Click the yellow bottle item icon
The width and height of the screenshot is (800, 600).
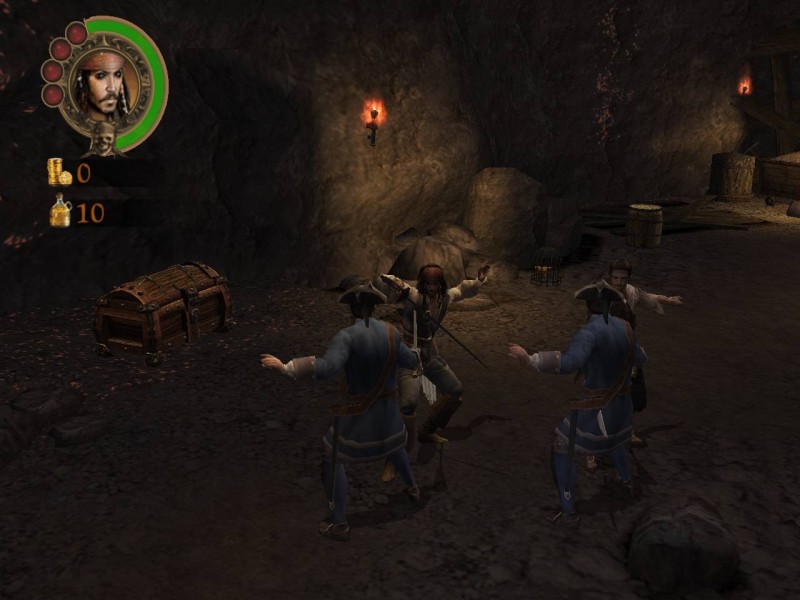coord(61,211)
